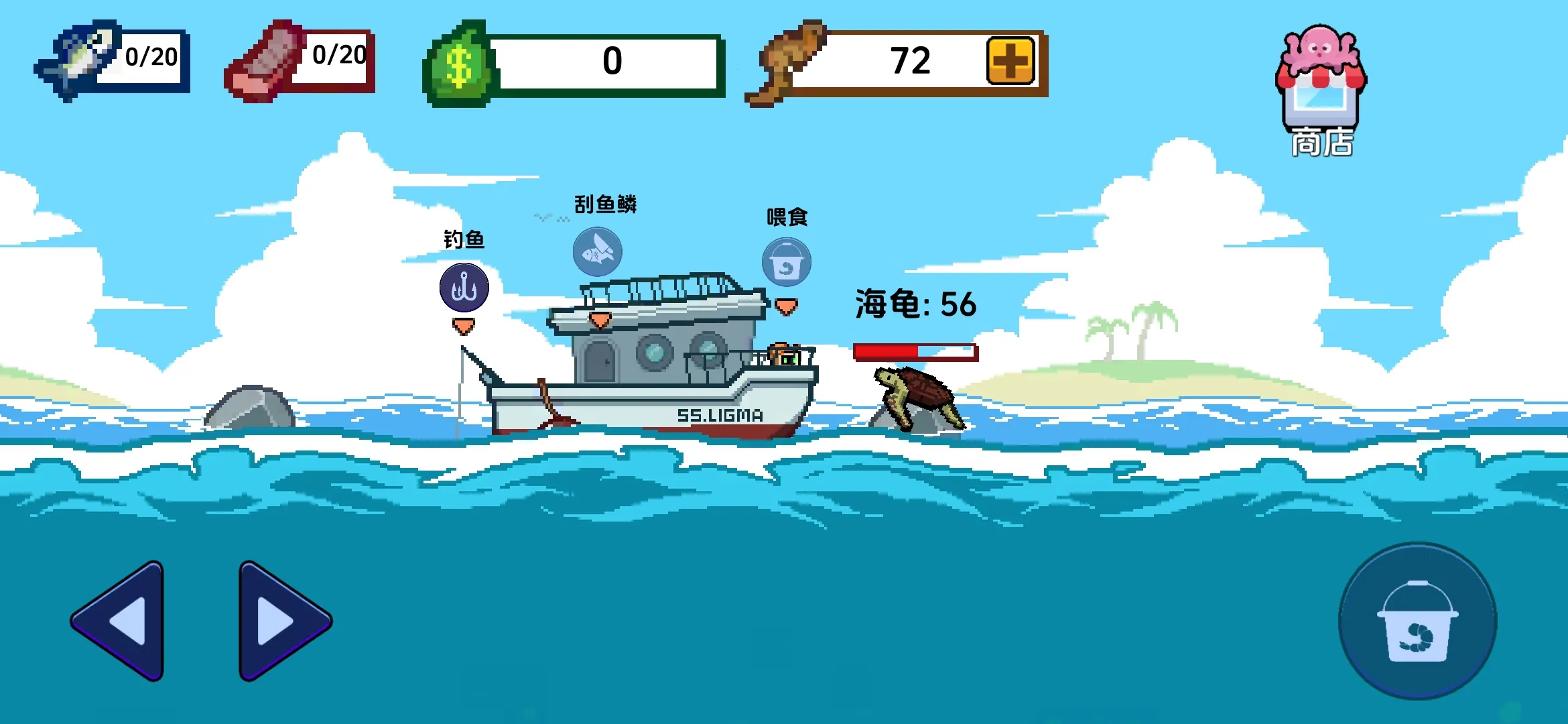This screenshot has width=1568, height=724.
Task: Click the 海龟 turtle health bar
Action: pos(914,351)
